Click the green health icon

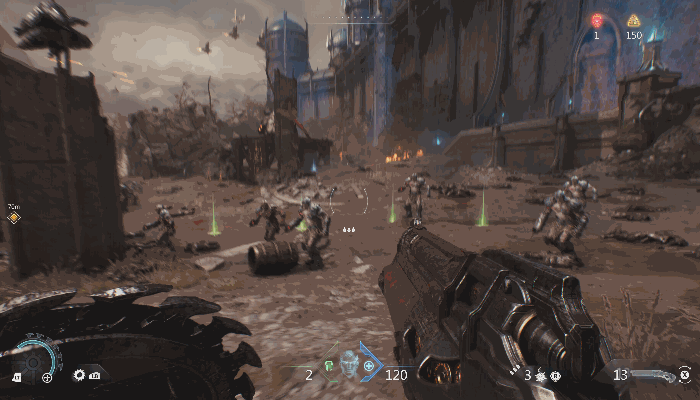(327, 366)
